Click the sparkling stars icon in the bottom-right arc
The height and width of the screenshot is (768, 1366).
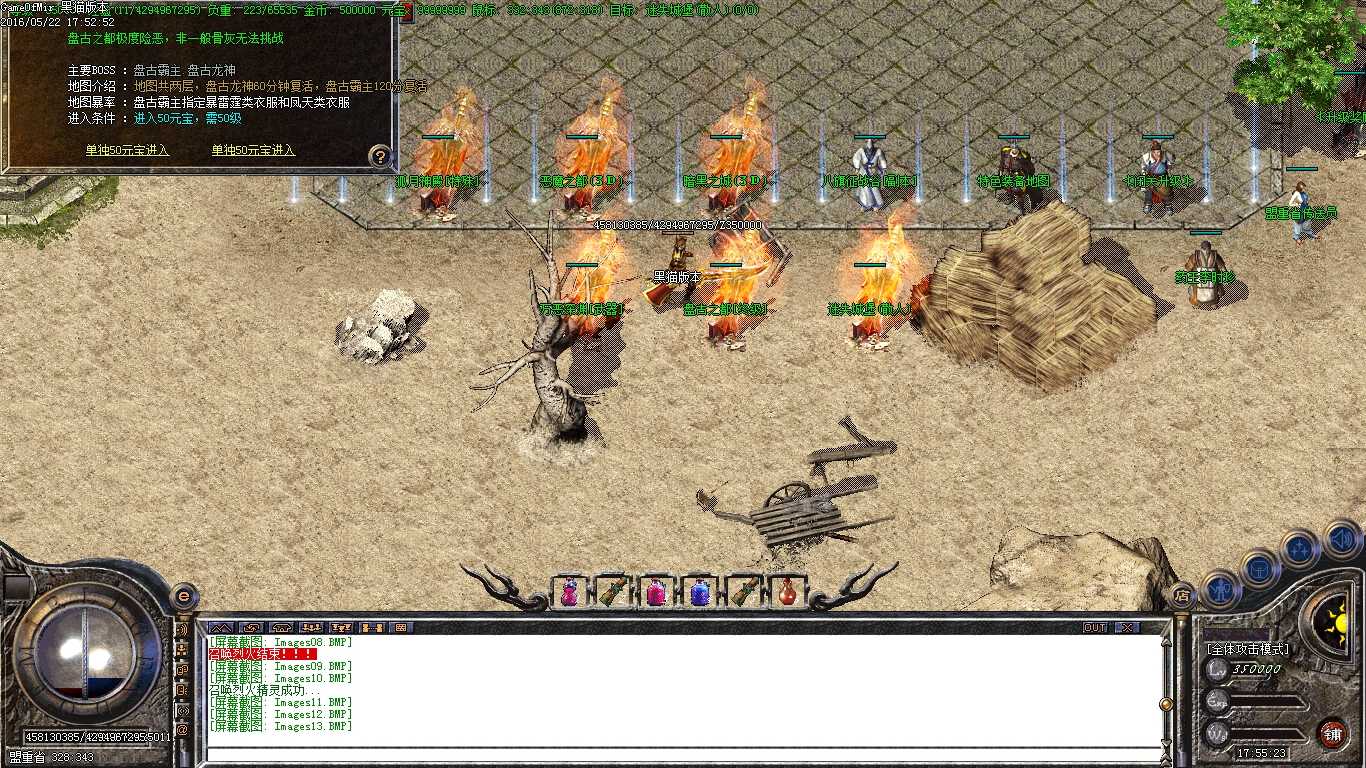point(1300,549)
